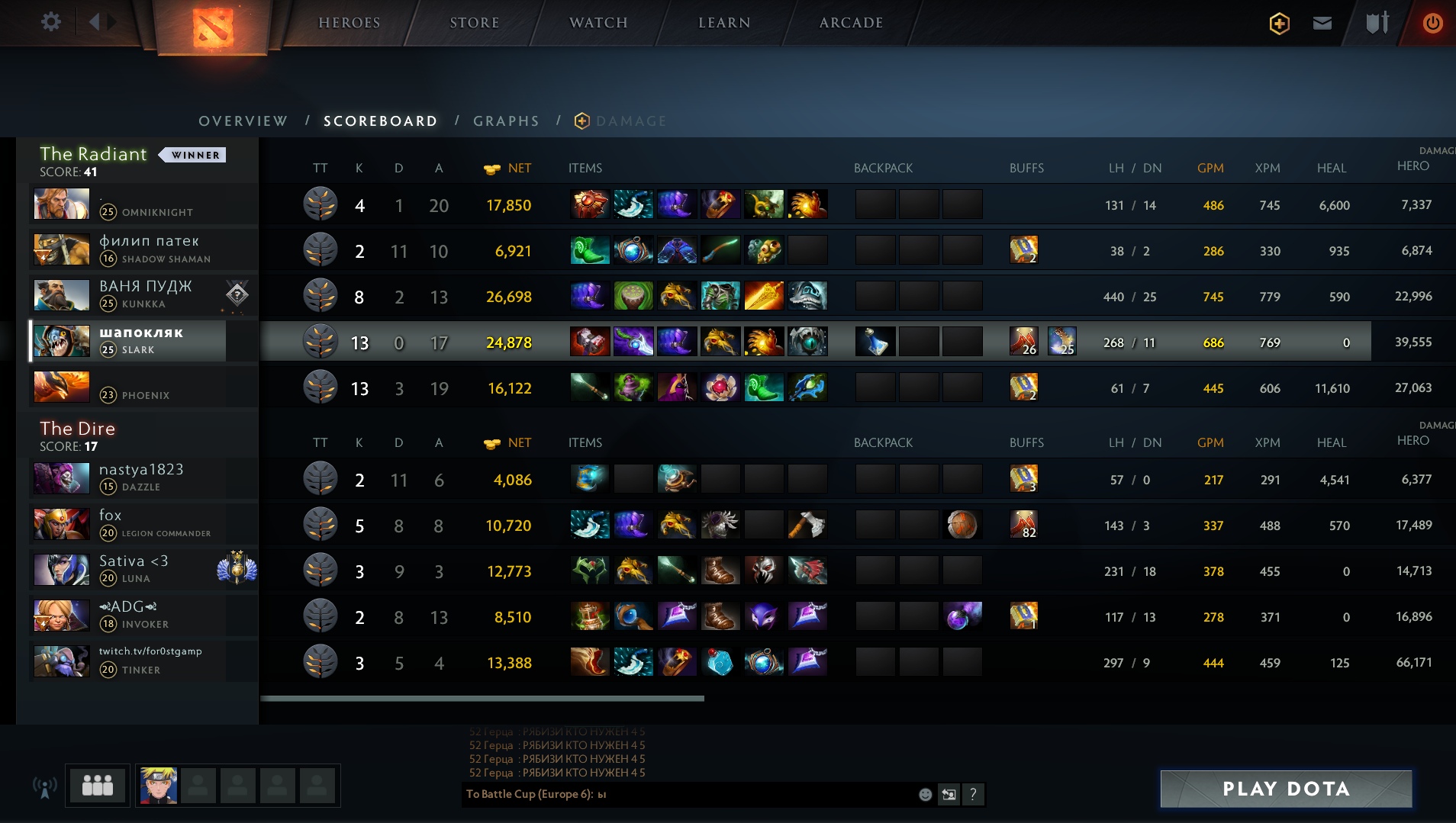This screenshot has width=1456, height=823.
Task: Click the Naruto party avatar
Action: coord(159,786)
